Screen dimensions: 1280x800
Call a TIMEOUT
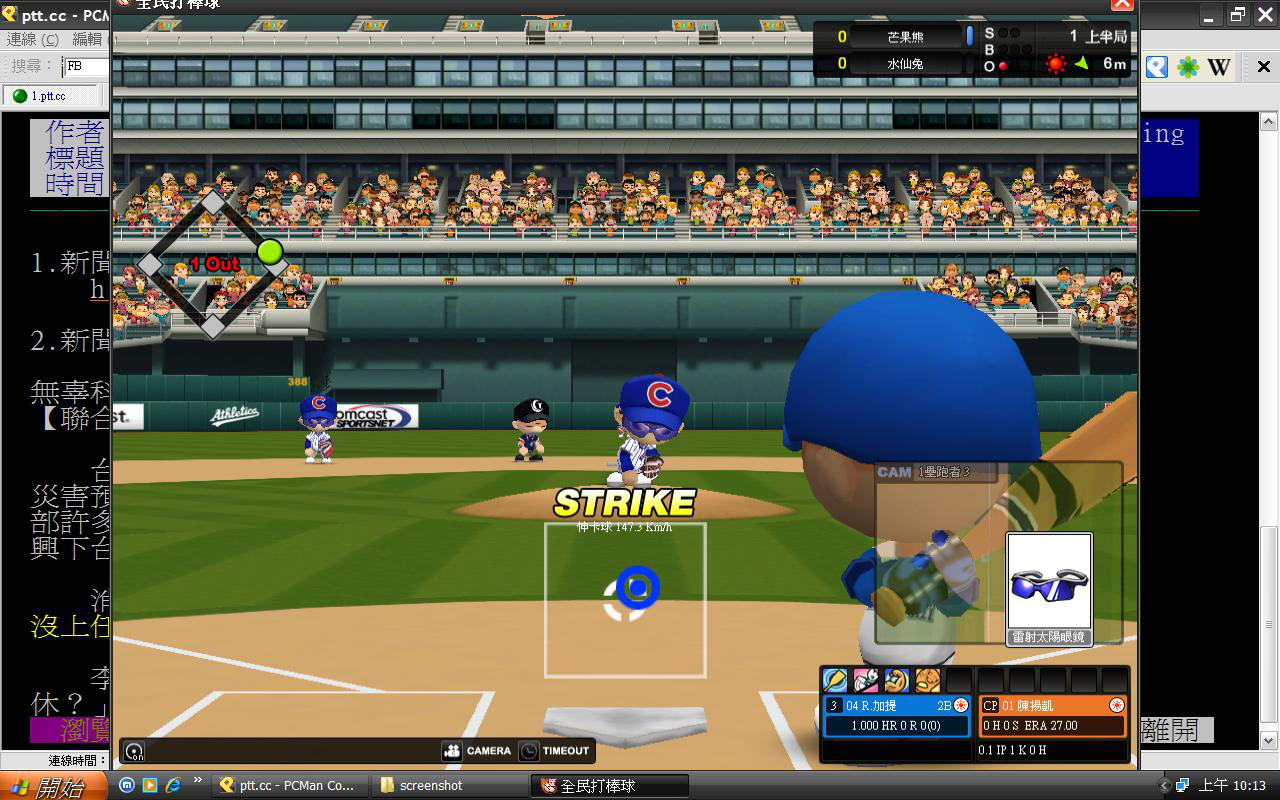coord(555,750)
